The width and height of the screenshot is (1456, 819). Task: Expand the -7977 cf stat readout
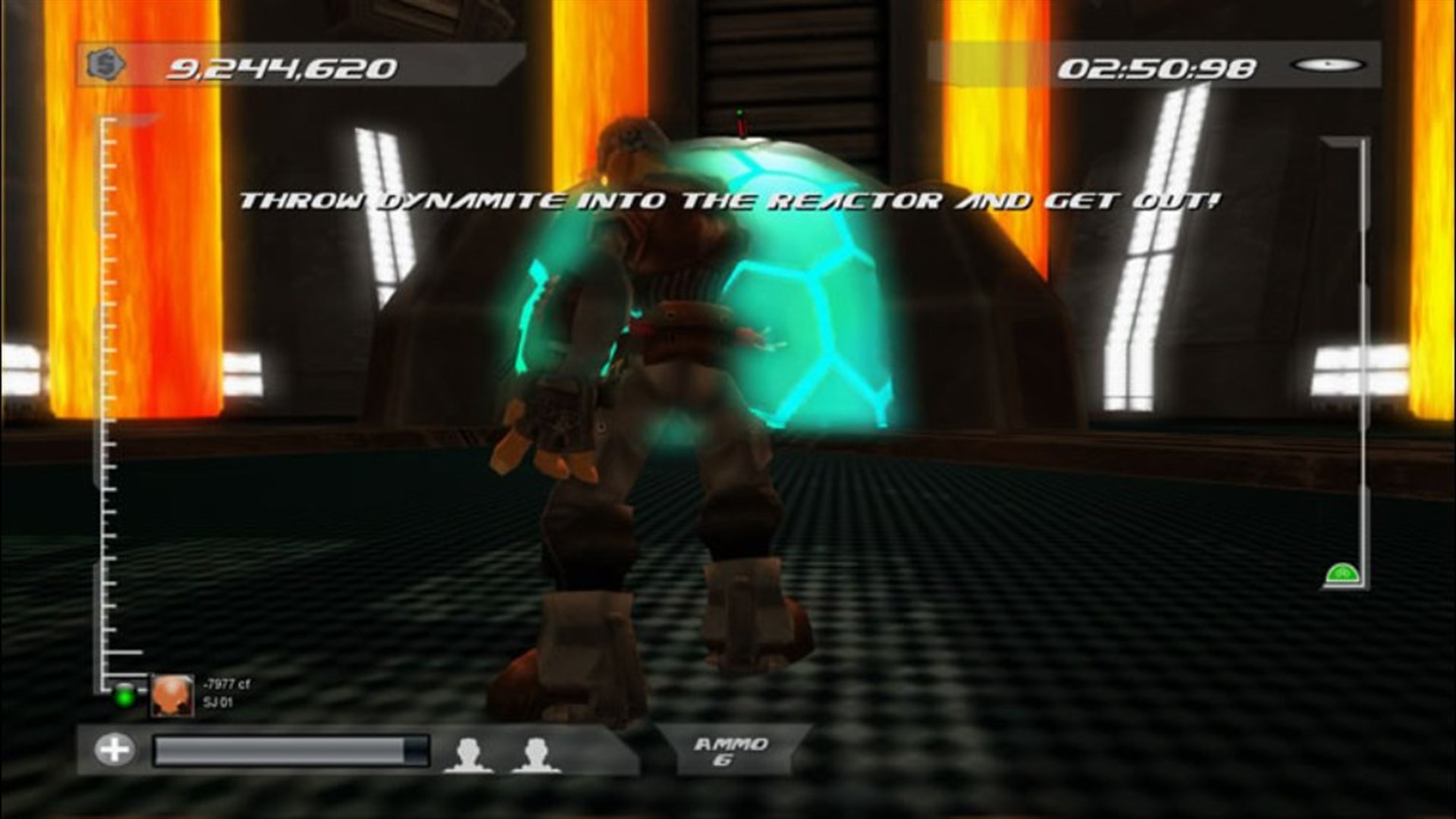(x=226, y=692)
